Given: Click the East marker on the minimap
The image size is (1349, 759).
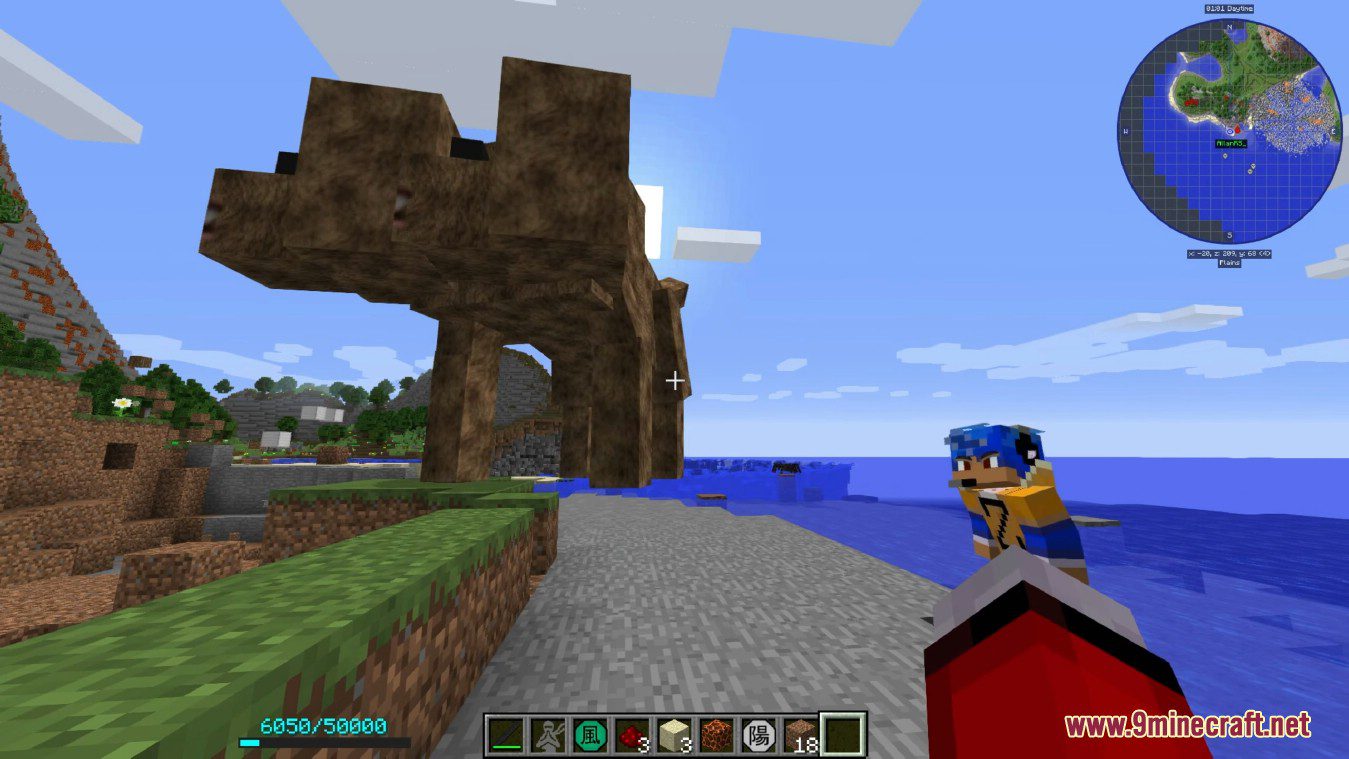Looking at the screenshot, I should point(1333,131).
